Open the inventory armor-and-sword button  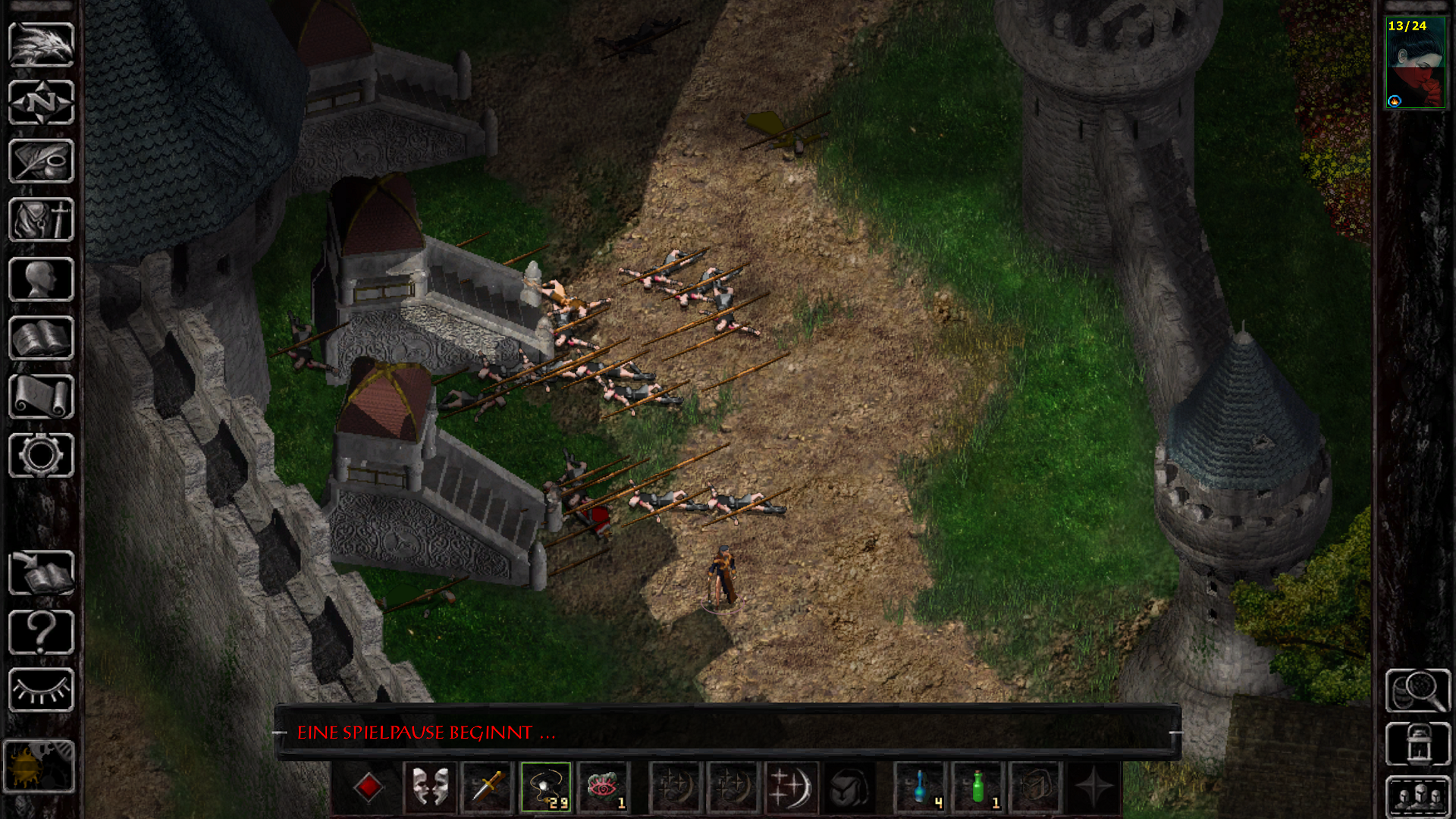[41, 220]
